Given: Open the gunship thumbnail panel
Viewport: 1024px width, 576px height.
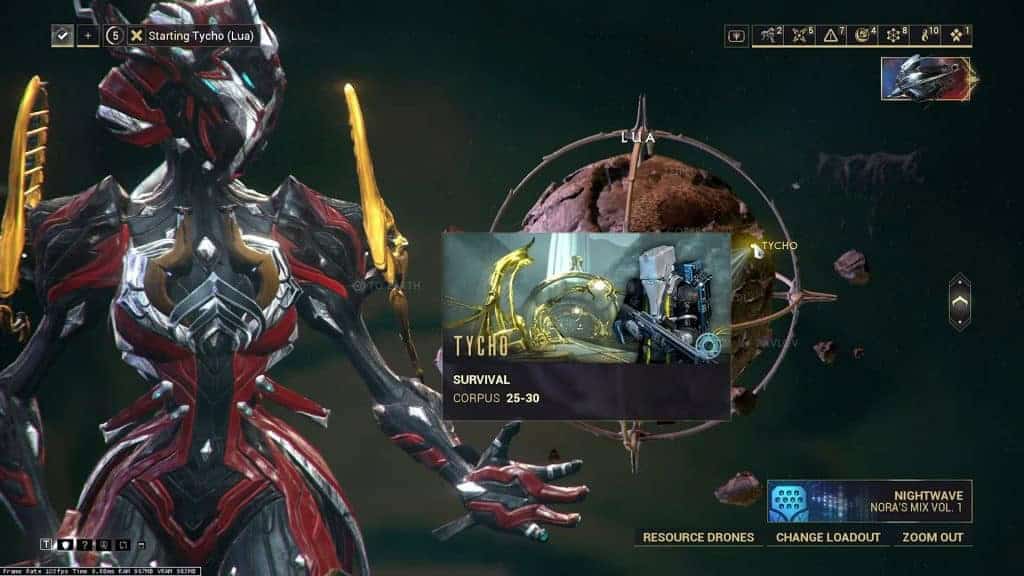Looking at the screenshot, I should coord(927,78).
